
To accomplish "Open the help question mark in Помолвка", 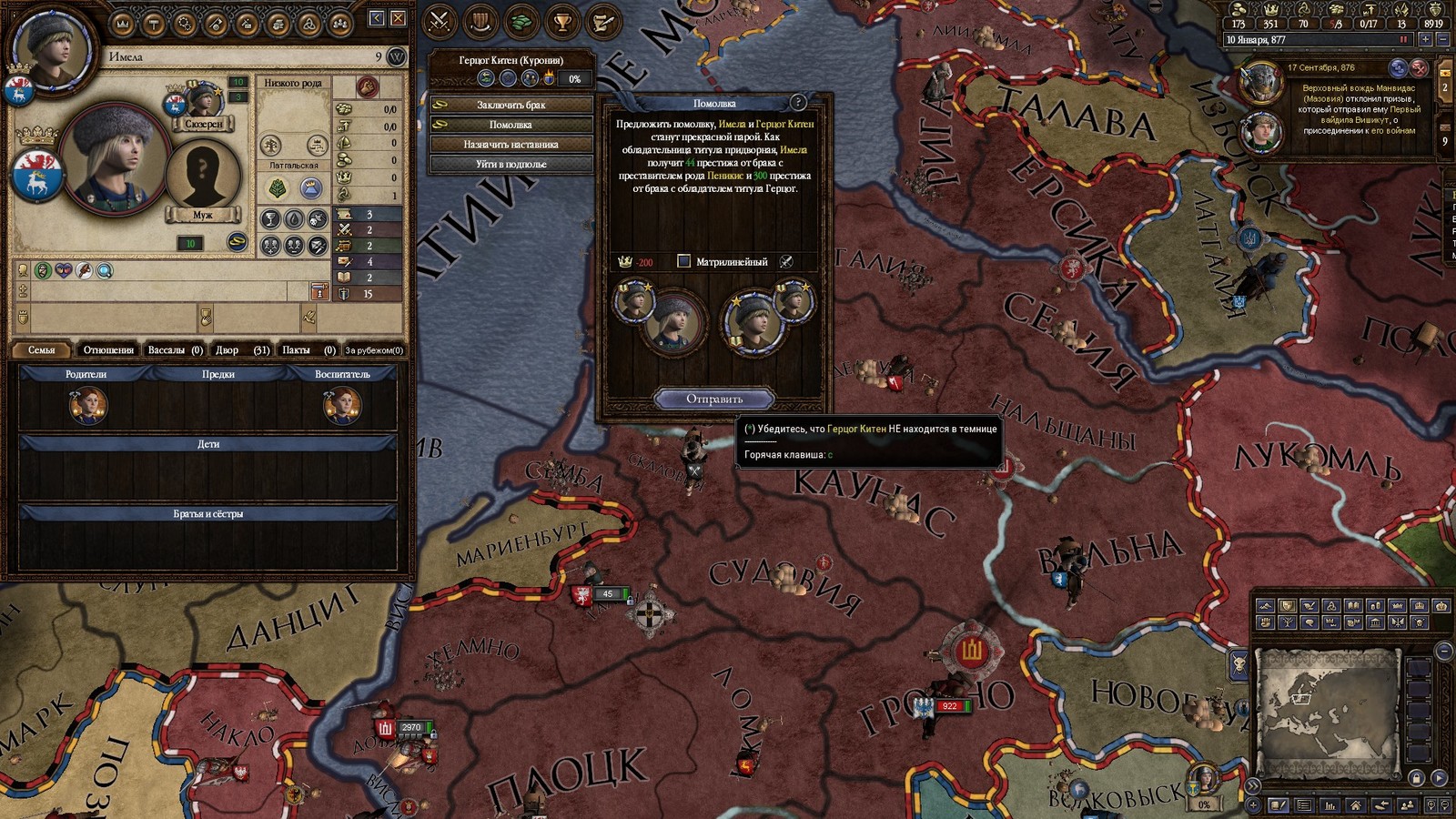I will [x=798, y=103].
